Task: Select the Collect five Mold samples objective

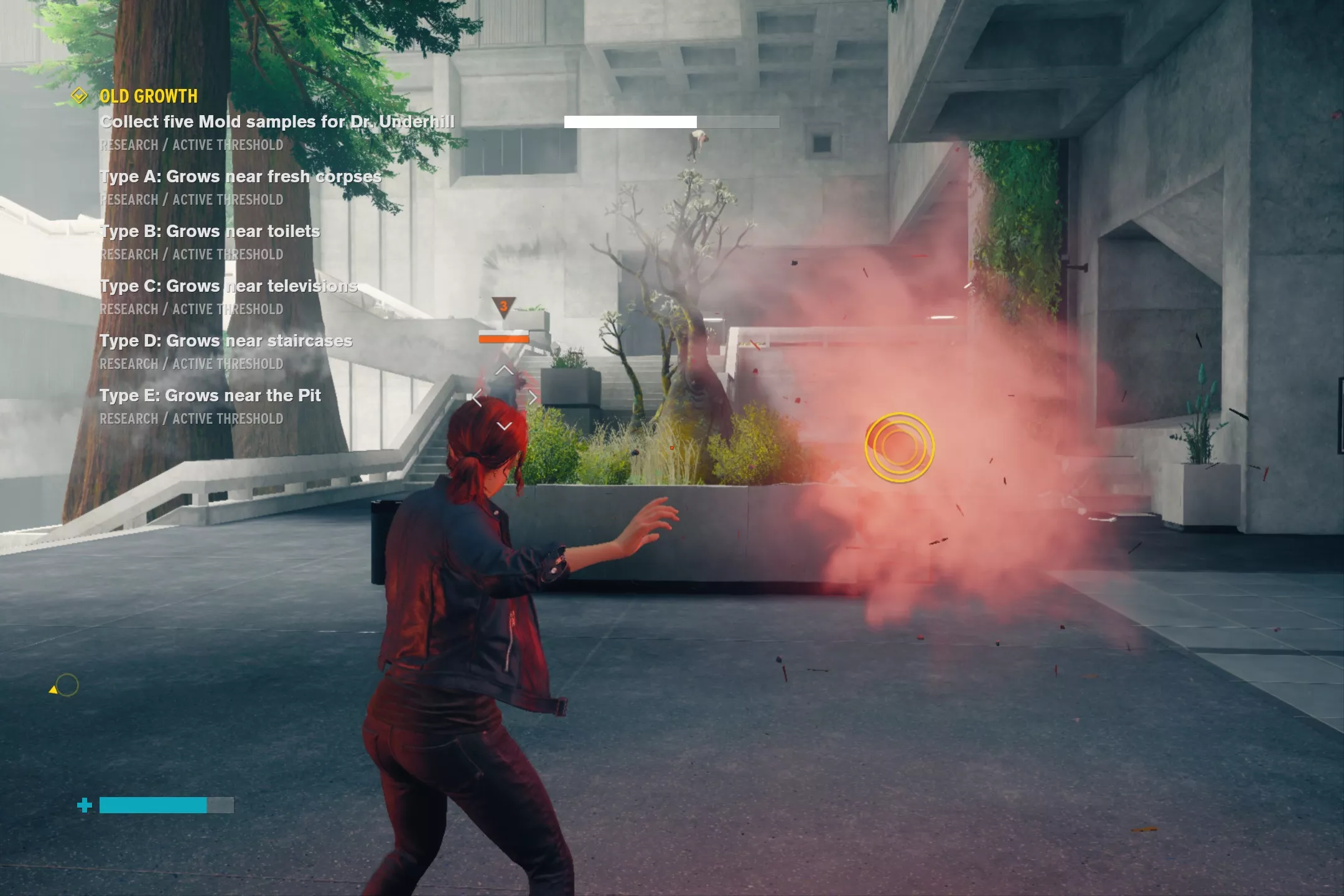Action: click(277, 122)
